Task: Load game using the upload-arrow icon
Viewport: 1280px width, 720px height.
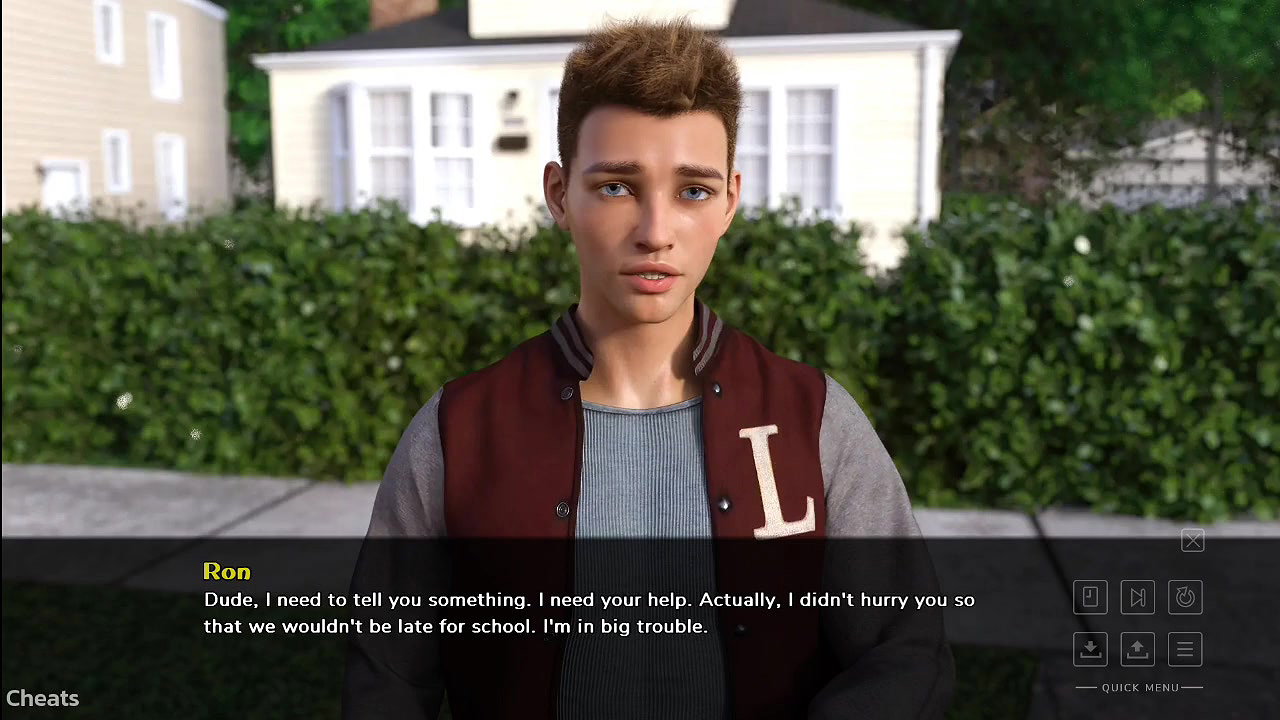Action: (1137, 649)
